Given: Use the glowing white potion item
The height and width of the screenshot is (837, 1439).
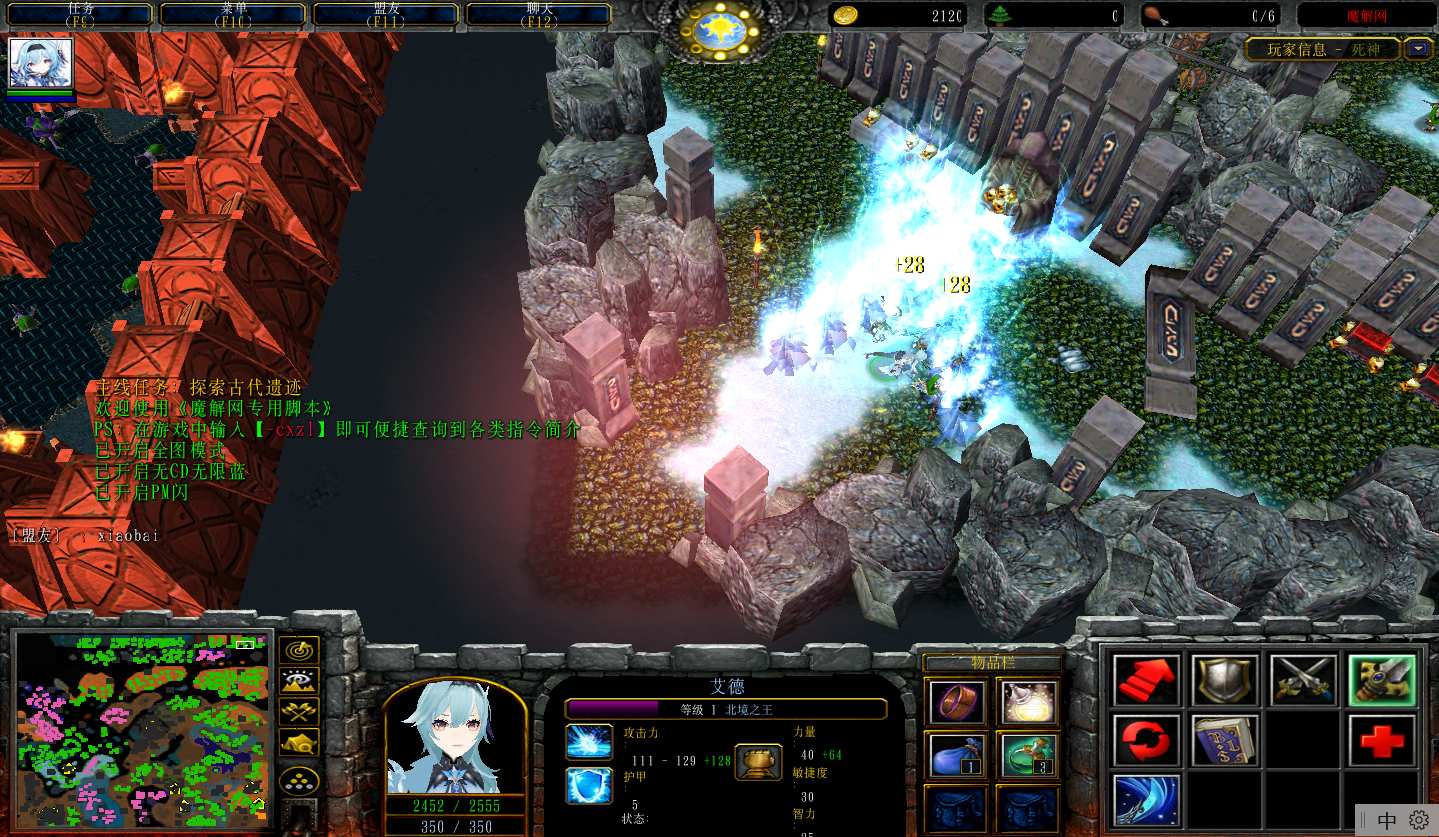Looking at the screenshot, I should 1028,701.
